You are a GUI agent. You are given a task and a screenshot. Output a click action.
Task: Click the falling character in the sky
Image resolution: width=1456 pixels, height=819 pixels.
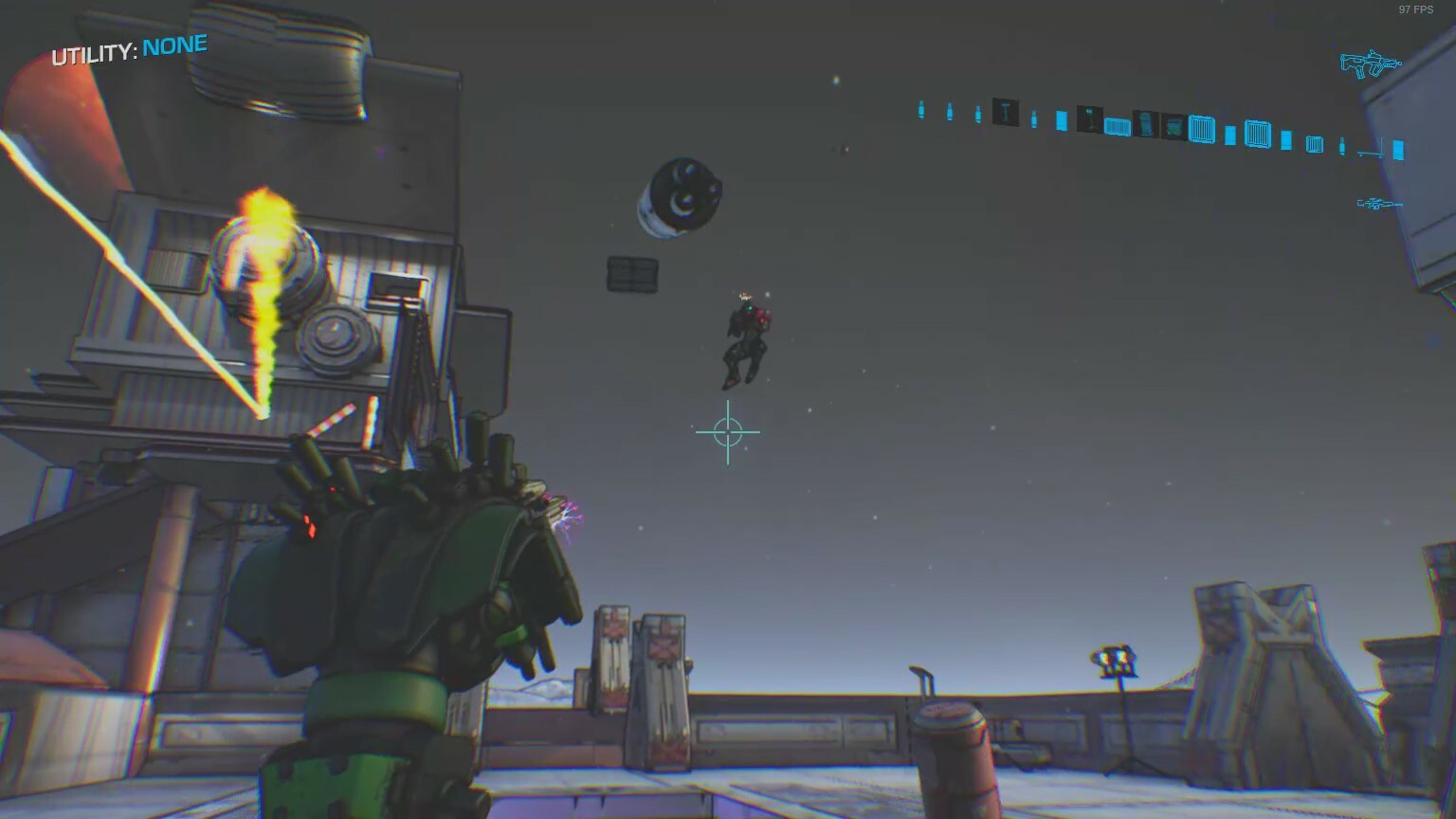[744, 341]
